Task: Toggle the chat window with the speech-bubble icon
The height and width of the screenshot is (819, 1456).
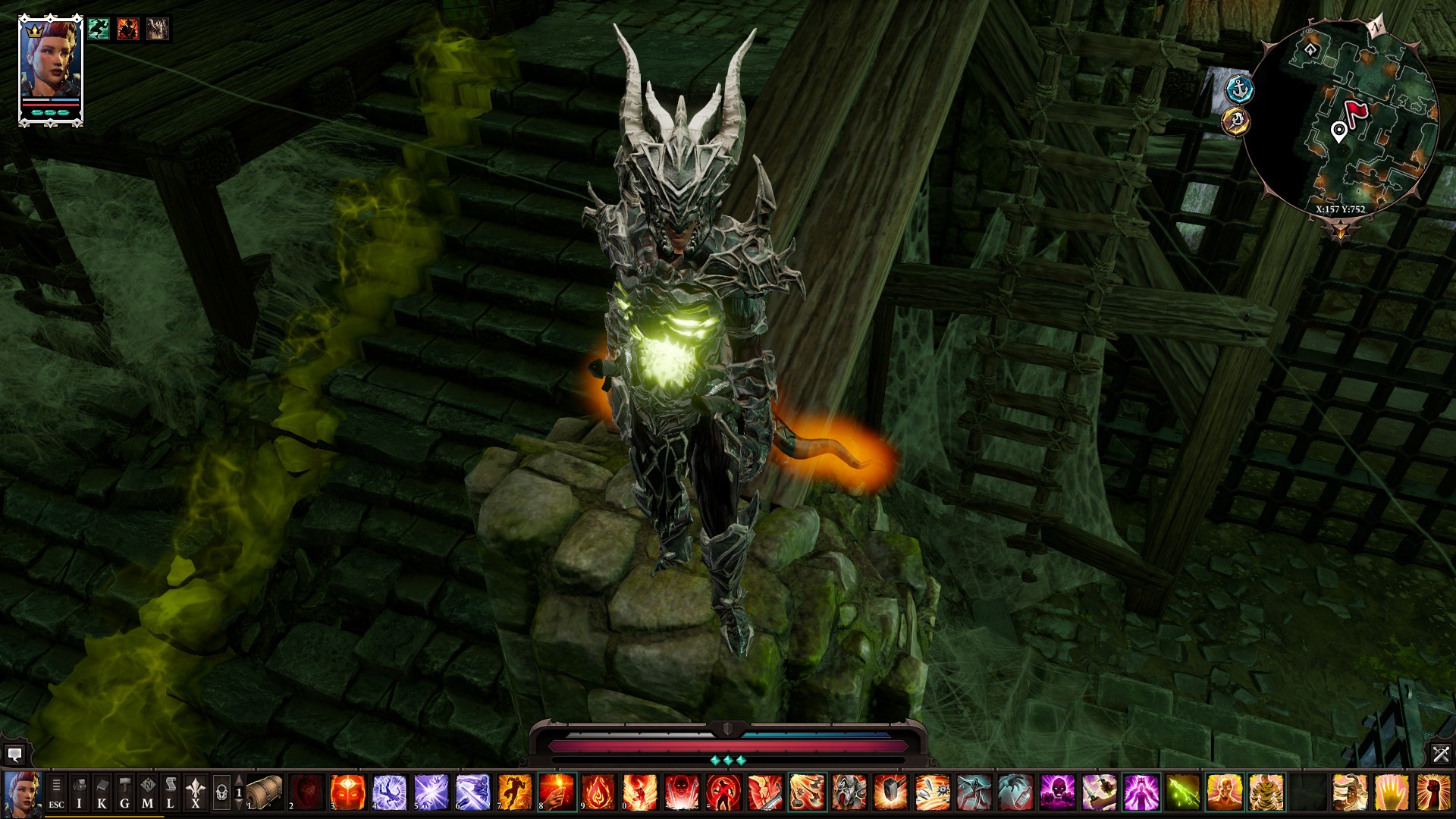Action: tap(15, 755)
